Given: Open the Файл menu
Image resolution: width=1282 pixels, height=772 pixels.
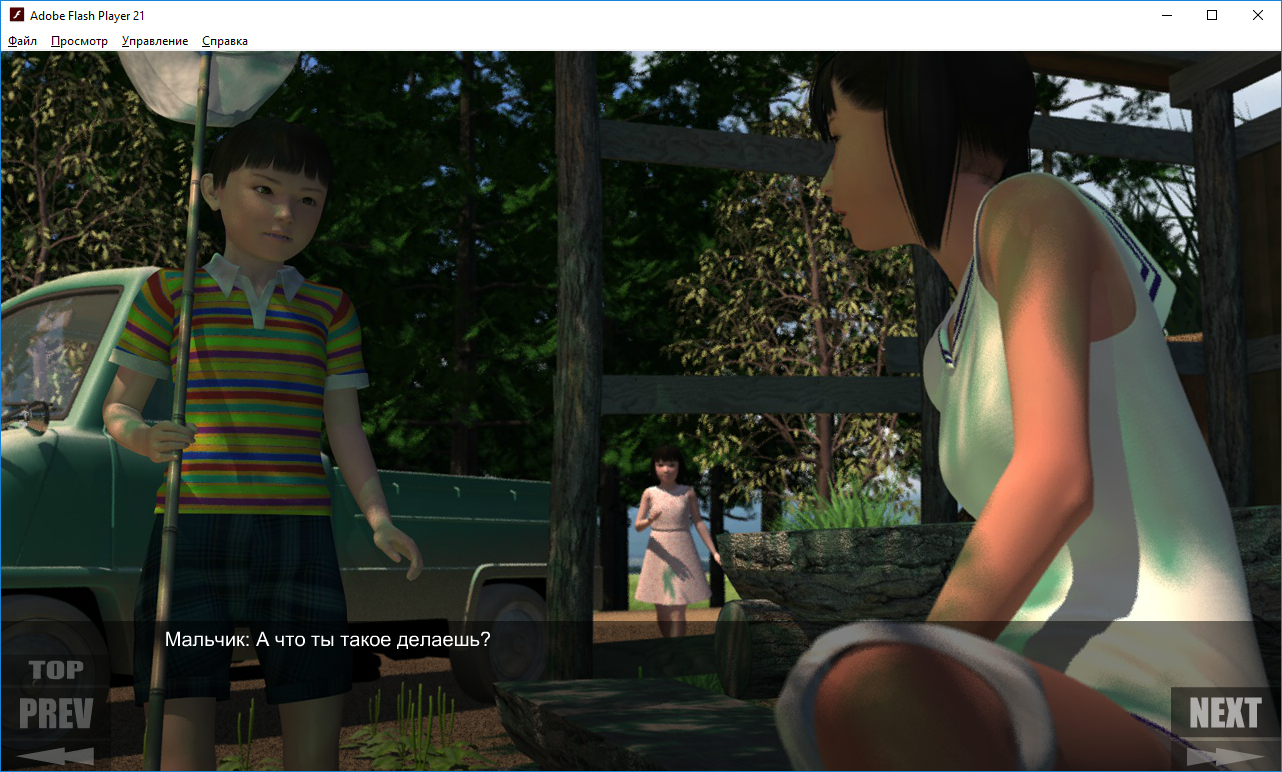Looking at the screenshot, I should pos(22,41).
